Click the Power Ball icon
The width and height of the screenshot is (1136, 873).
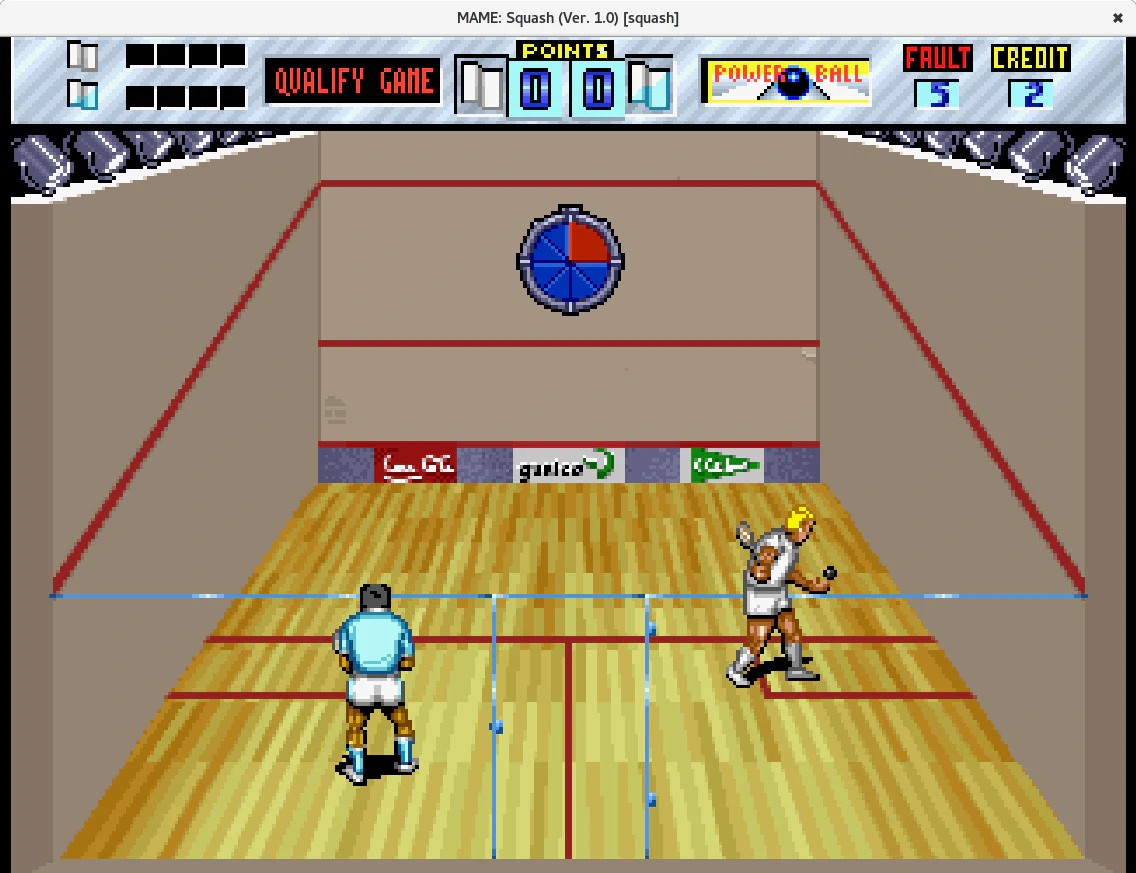click(788, 82)
